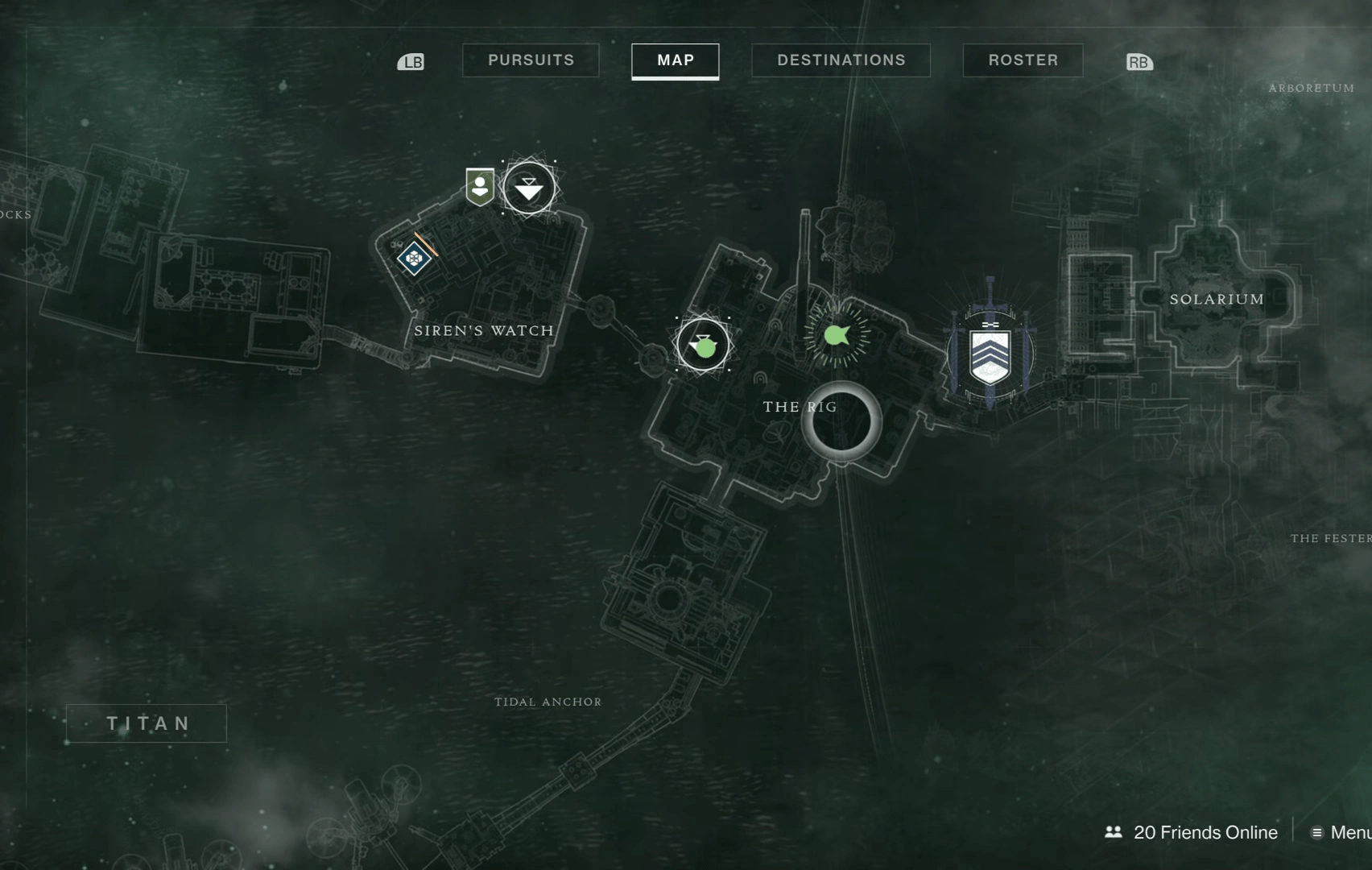Select the Siren's Watch landing zone marker
The height and width of the screenshot is (870, 1372).
pos(529,188)
